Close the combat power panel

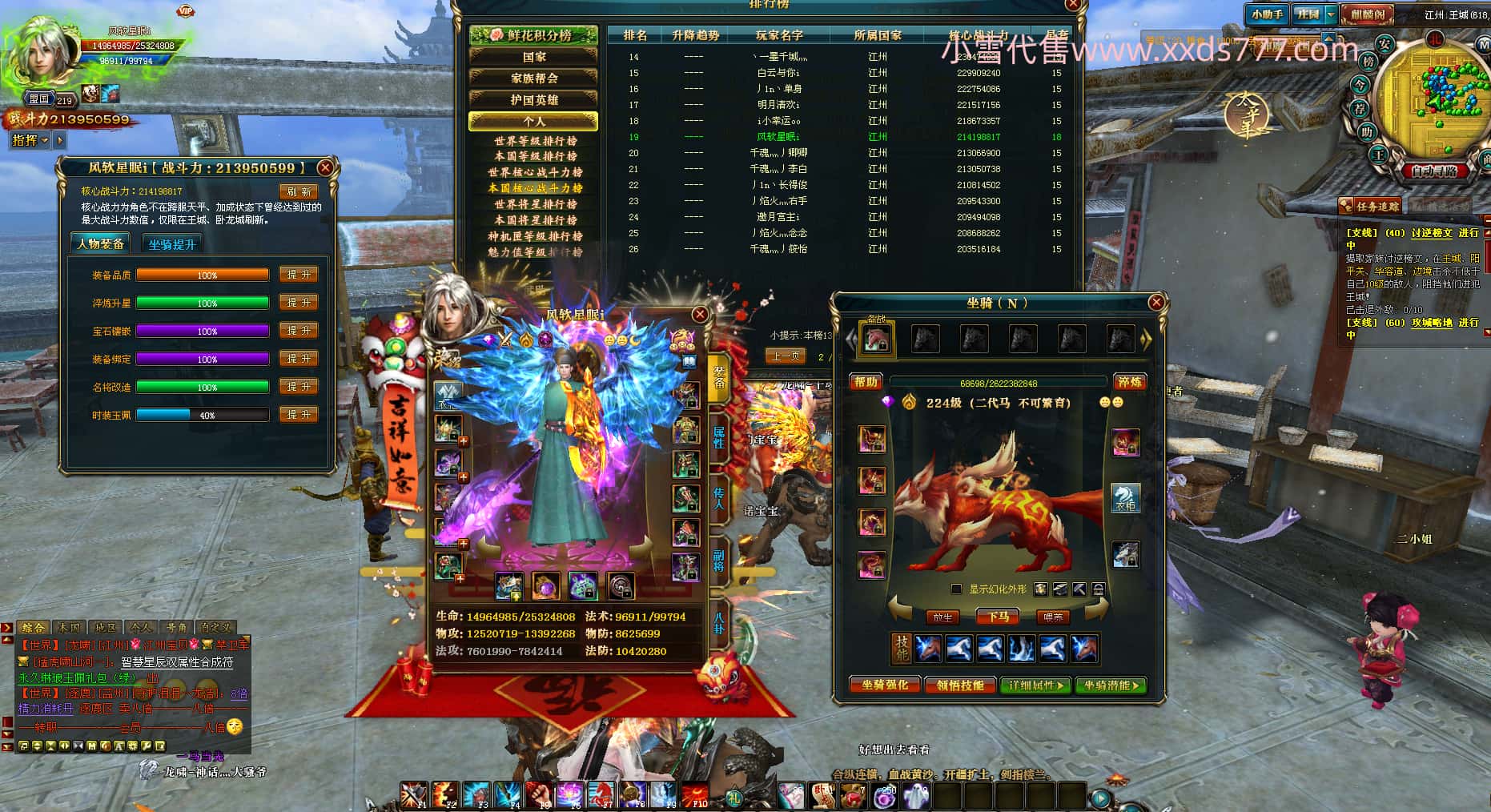pos(325,167)
